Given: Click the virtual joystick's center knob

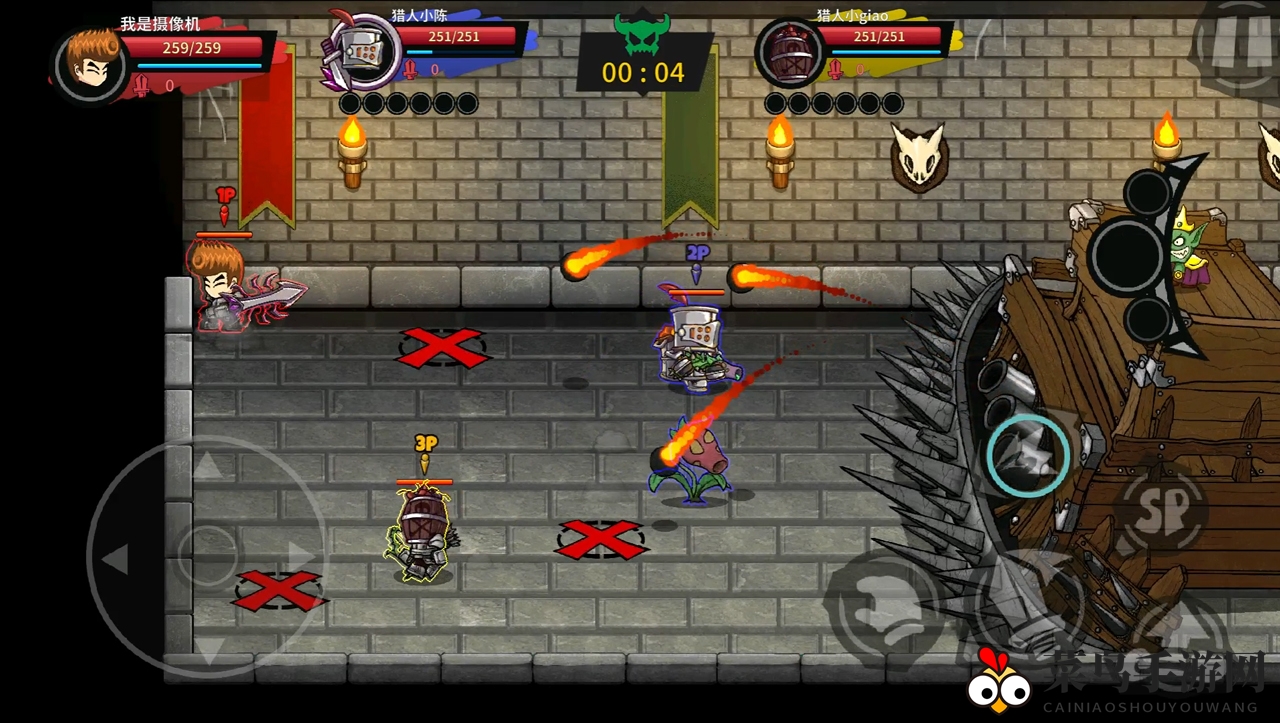Looking at the screenshot, I should (207, 552).
